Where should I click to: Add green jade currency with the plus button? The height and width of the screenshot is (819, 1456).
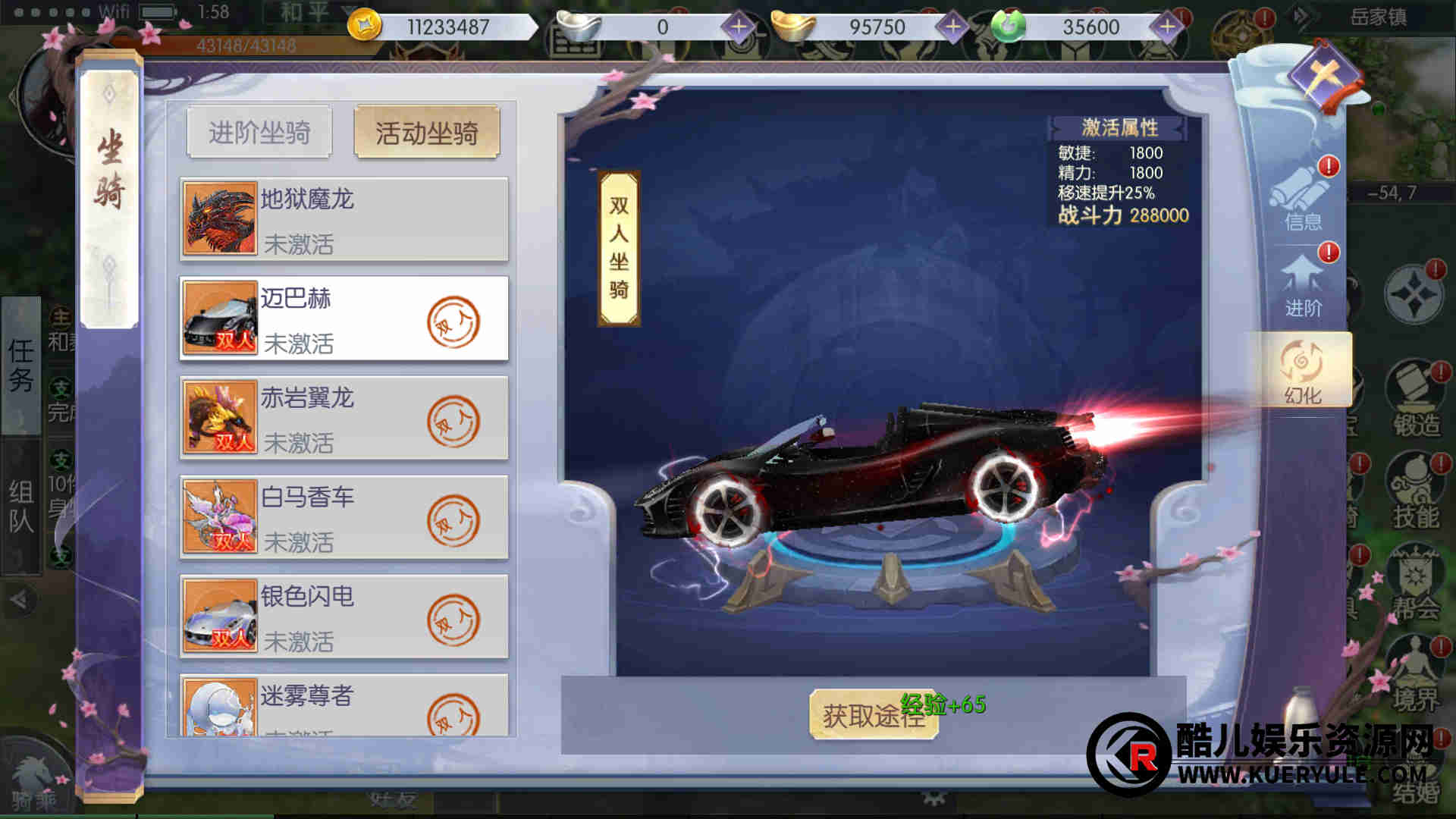pyautogui.click(x=1166, y=27)
